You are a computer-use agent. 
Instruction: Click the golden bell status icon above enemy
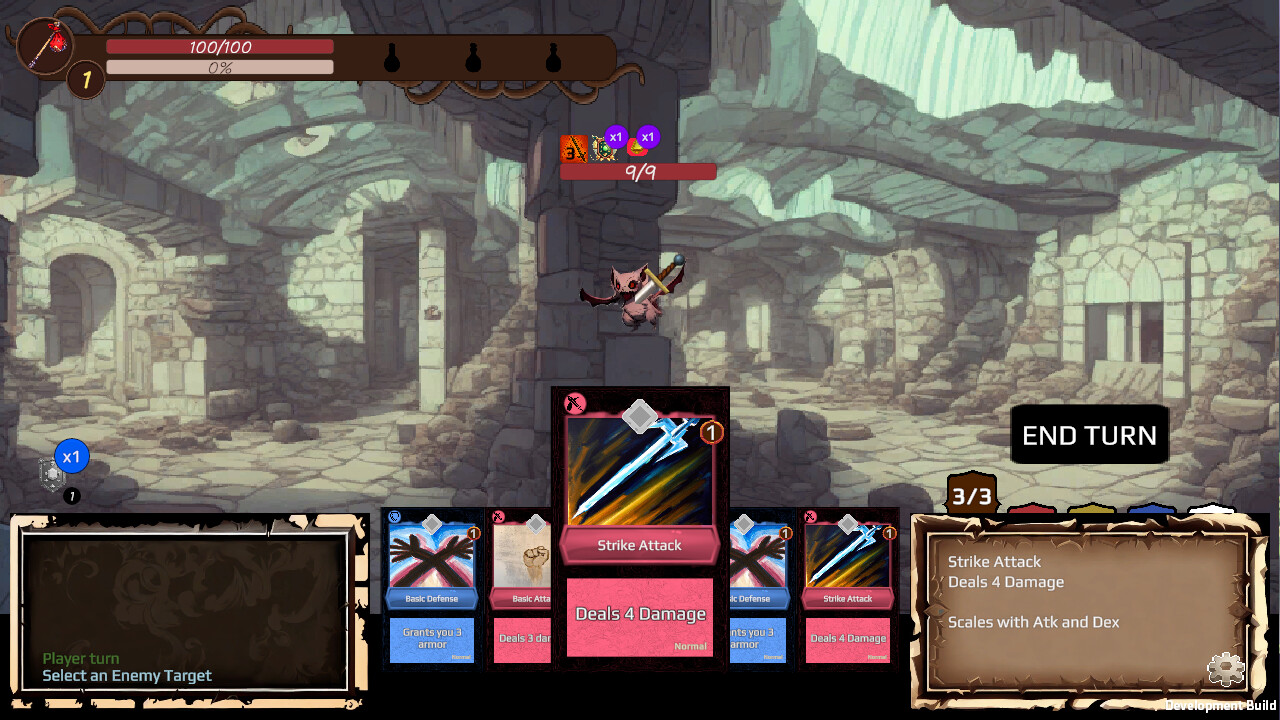[638, 148]
